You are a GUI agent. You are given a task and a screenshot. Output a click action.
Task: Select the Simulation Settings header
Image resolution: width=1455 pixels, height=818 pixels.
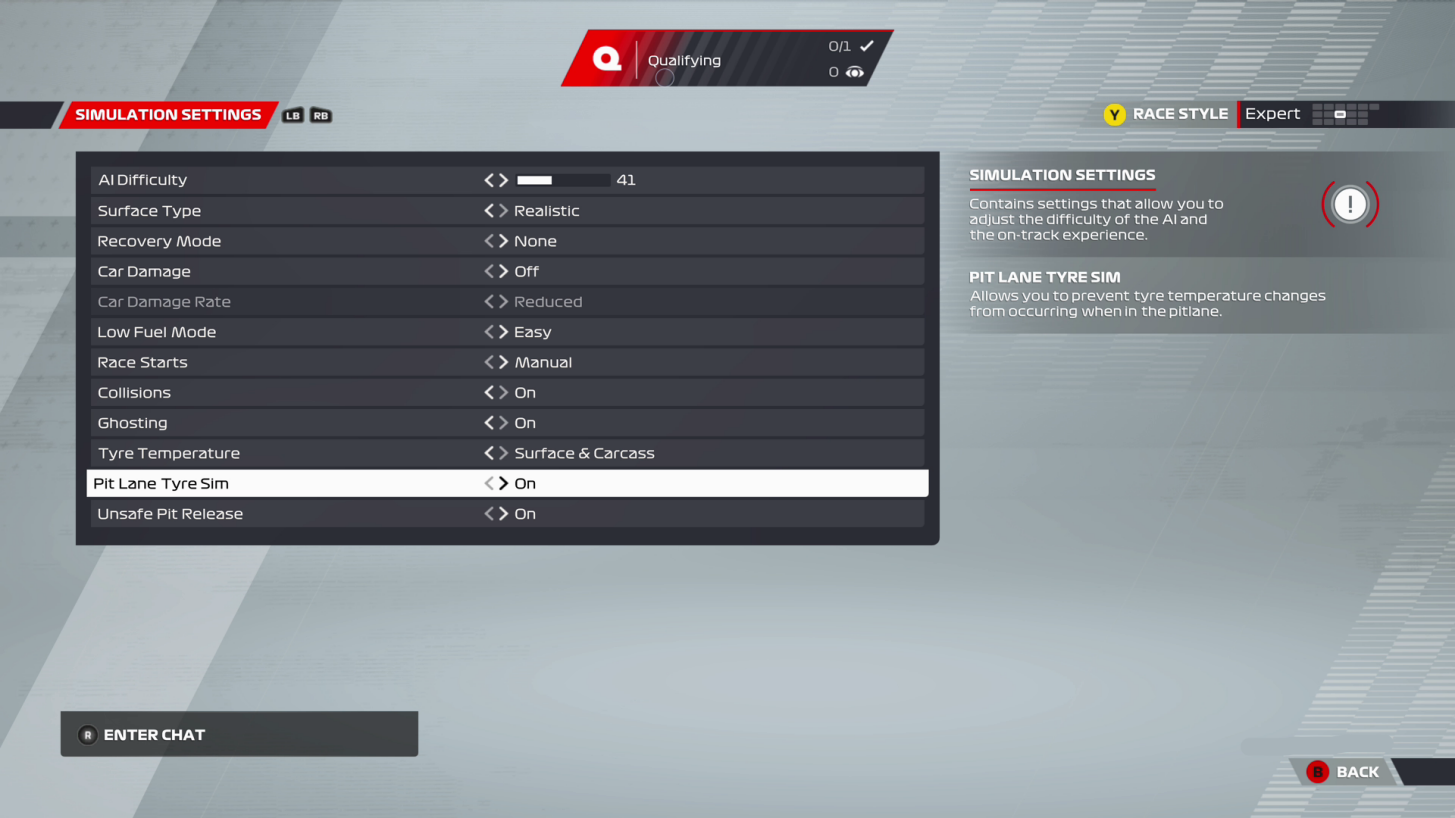tap(168, 114)
